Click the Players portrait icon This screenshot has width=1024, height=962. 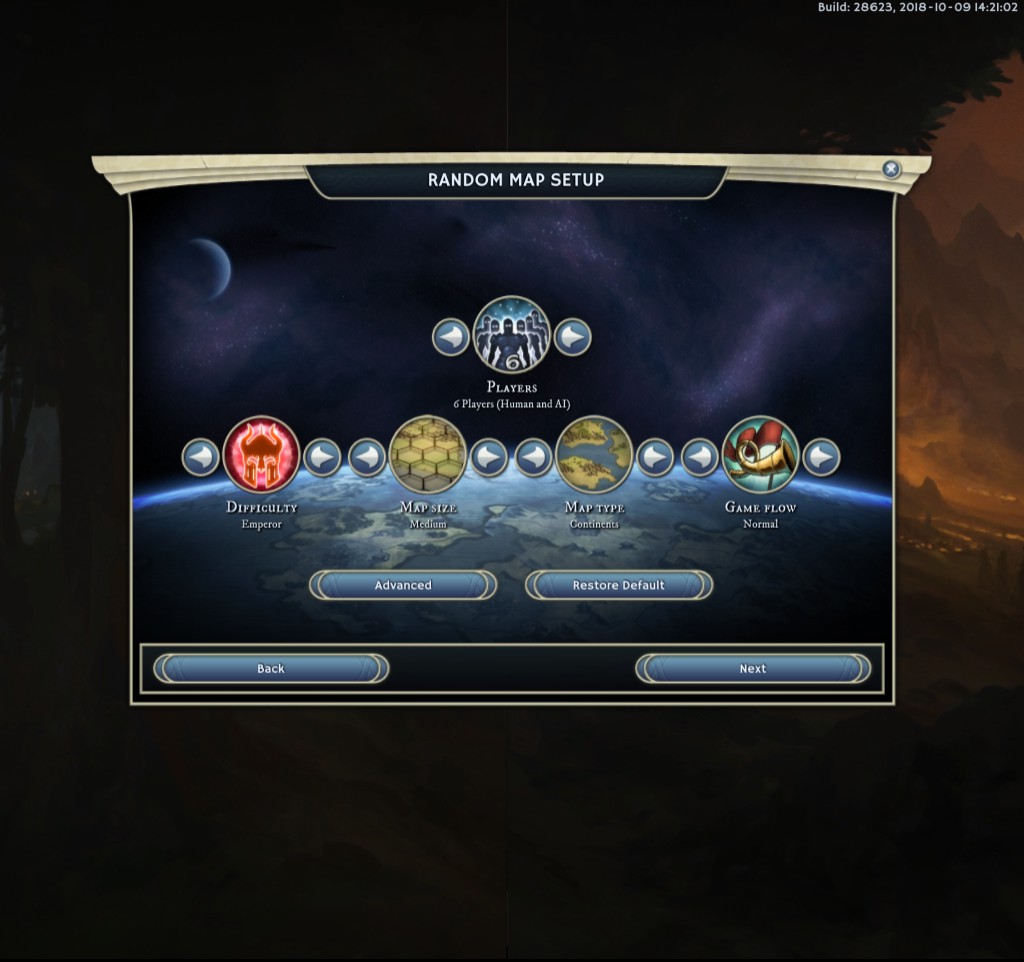511,335
